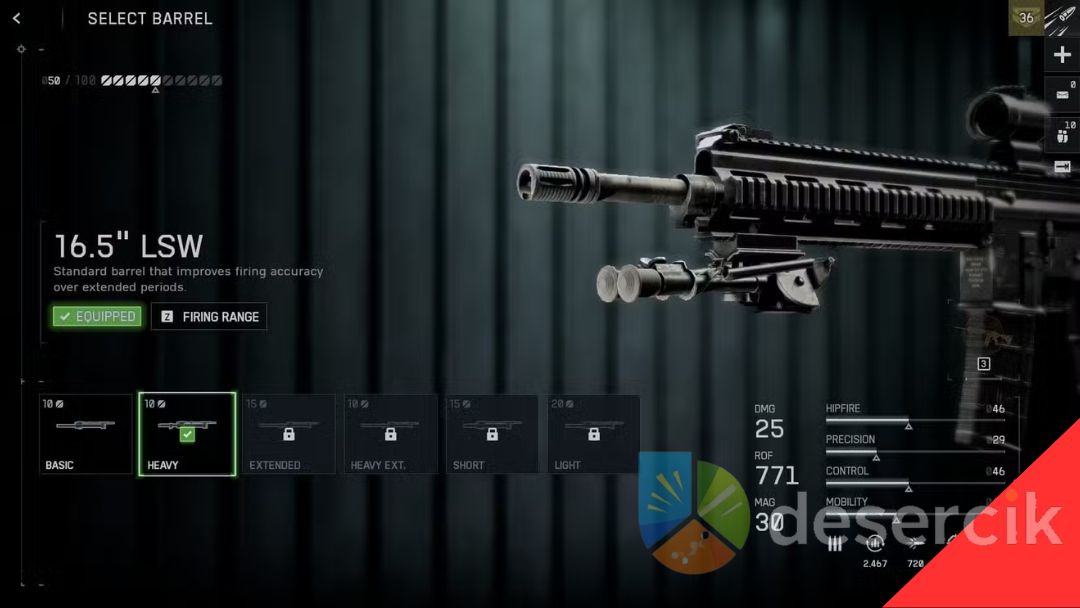
Task: Select the locked Short barrel tile
Action: pos(491,434)
